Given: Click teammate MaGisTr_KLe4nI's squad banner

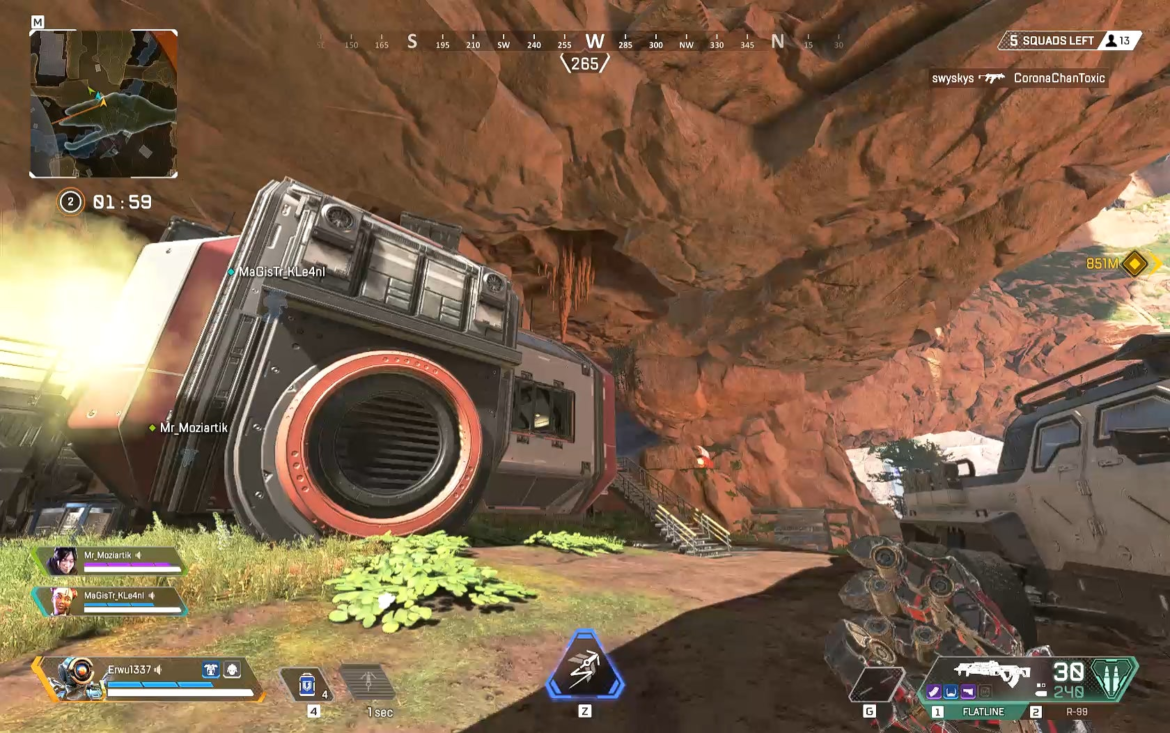Looking at the screenshot, I should pyautogui.click(x=111, y=600).
